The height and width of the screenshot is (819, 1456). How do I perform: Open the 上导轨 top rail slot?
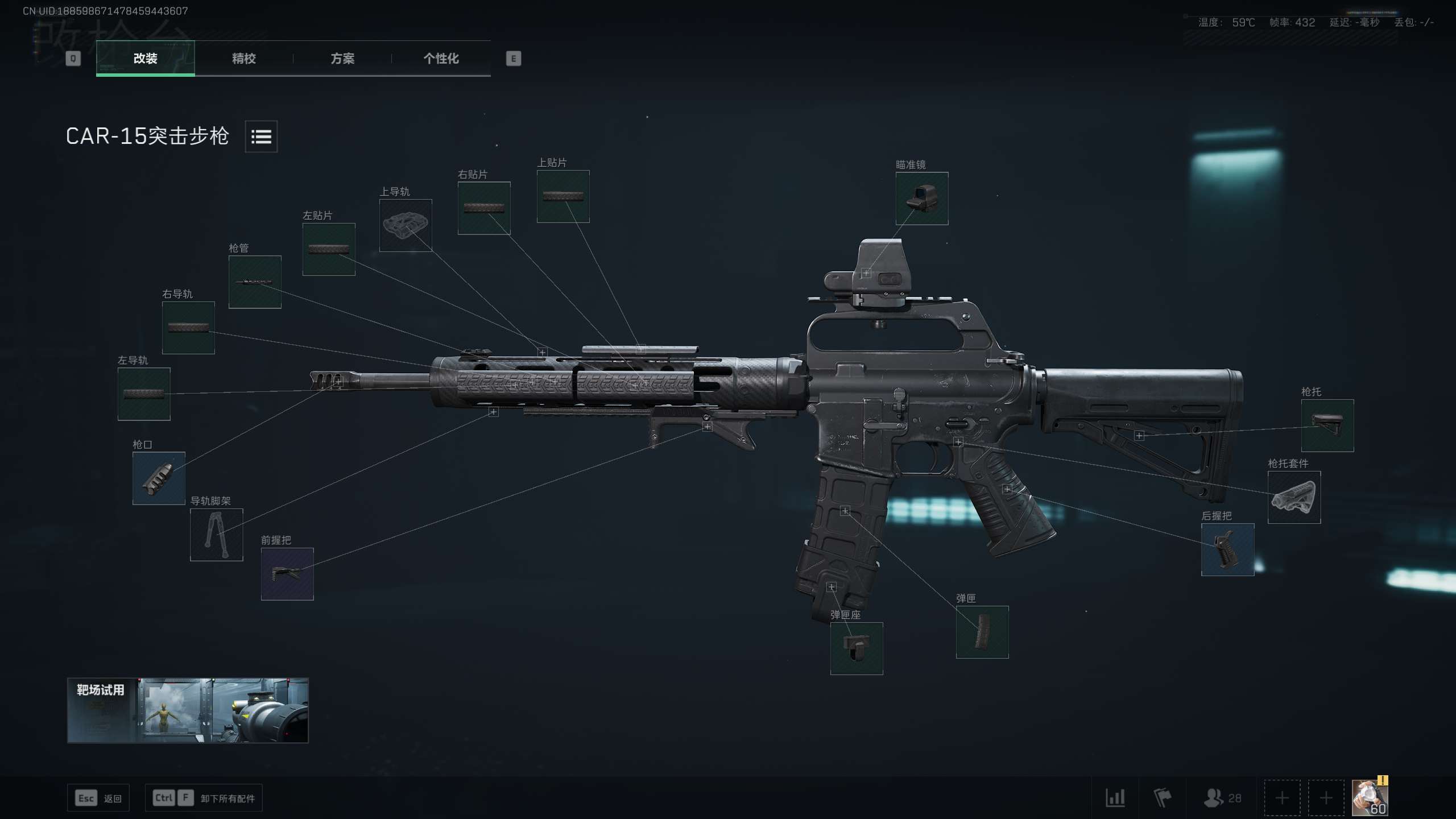[x=406, y=225]
